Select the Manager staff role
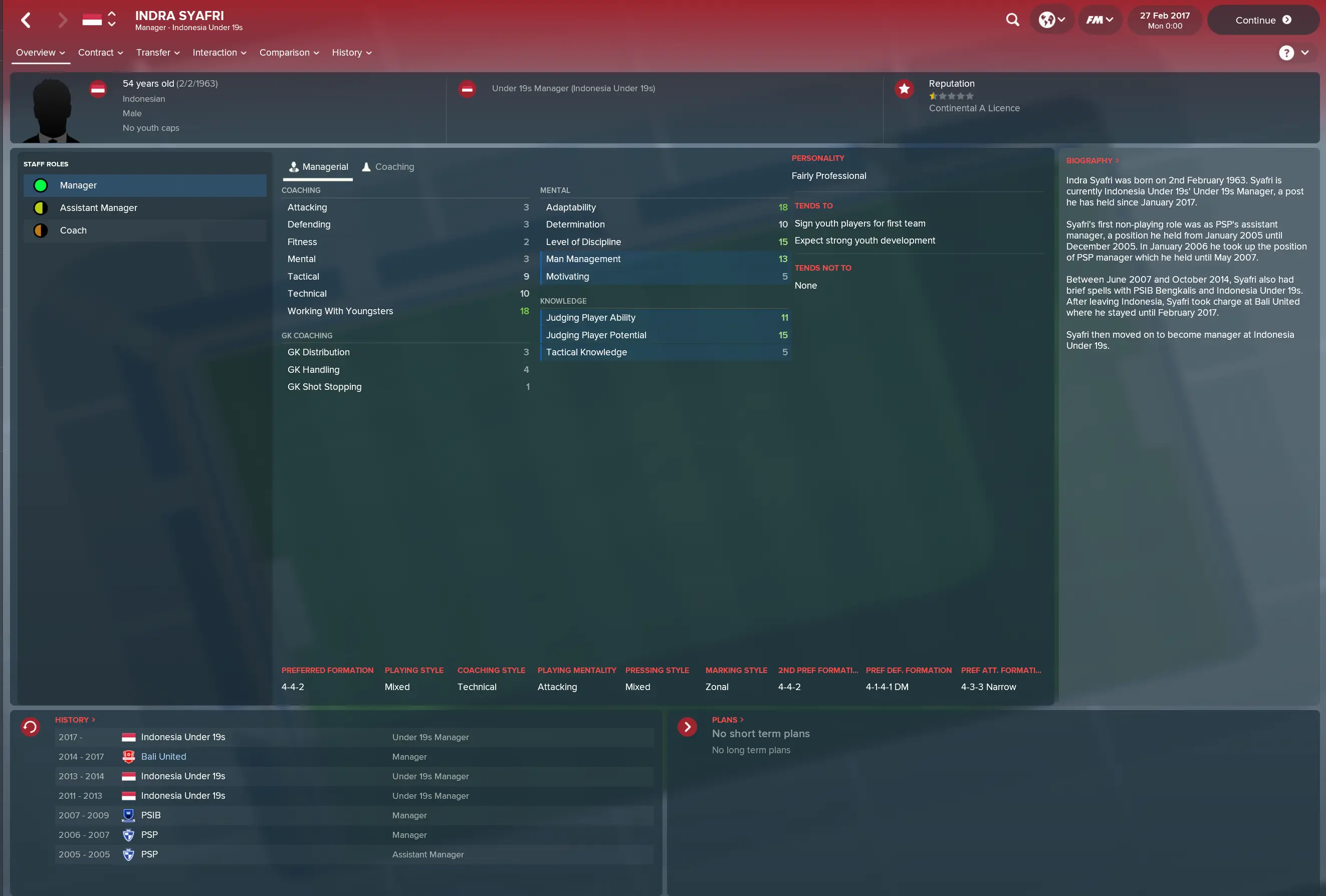1326x896 pixels. [x=145, y=185]
